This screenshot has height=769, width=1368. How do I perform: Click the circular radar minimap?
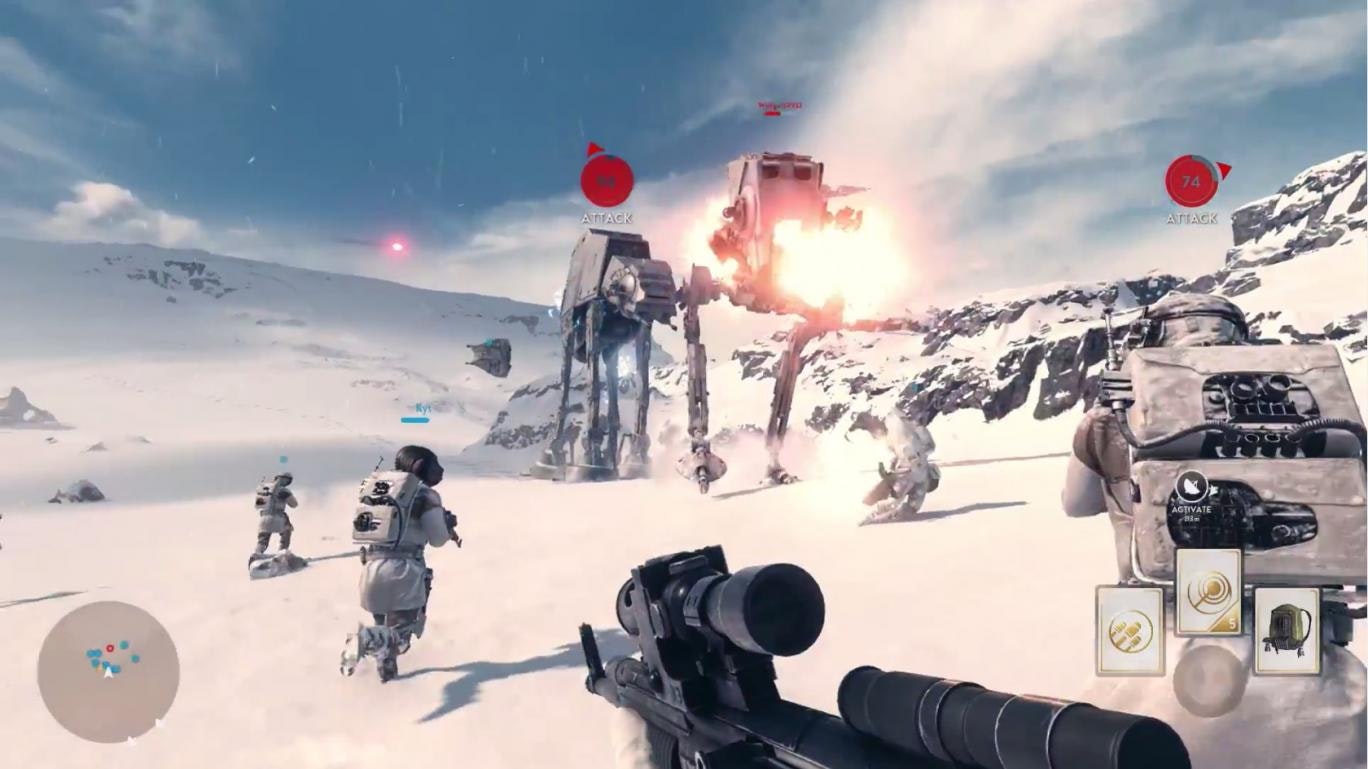tap(108, 671)
